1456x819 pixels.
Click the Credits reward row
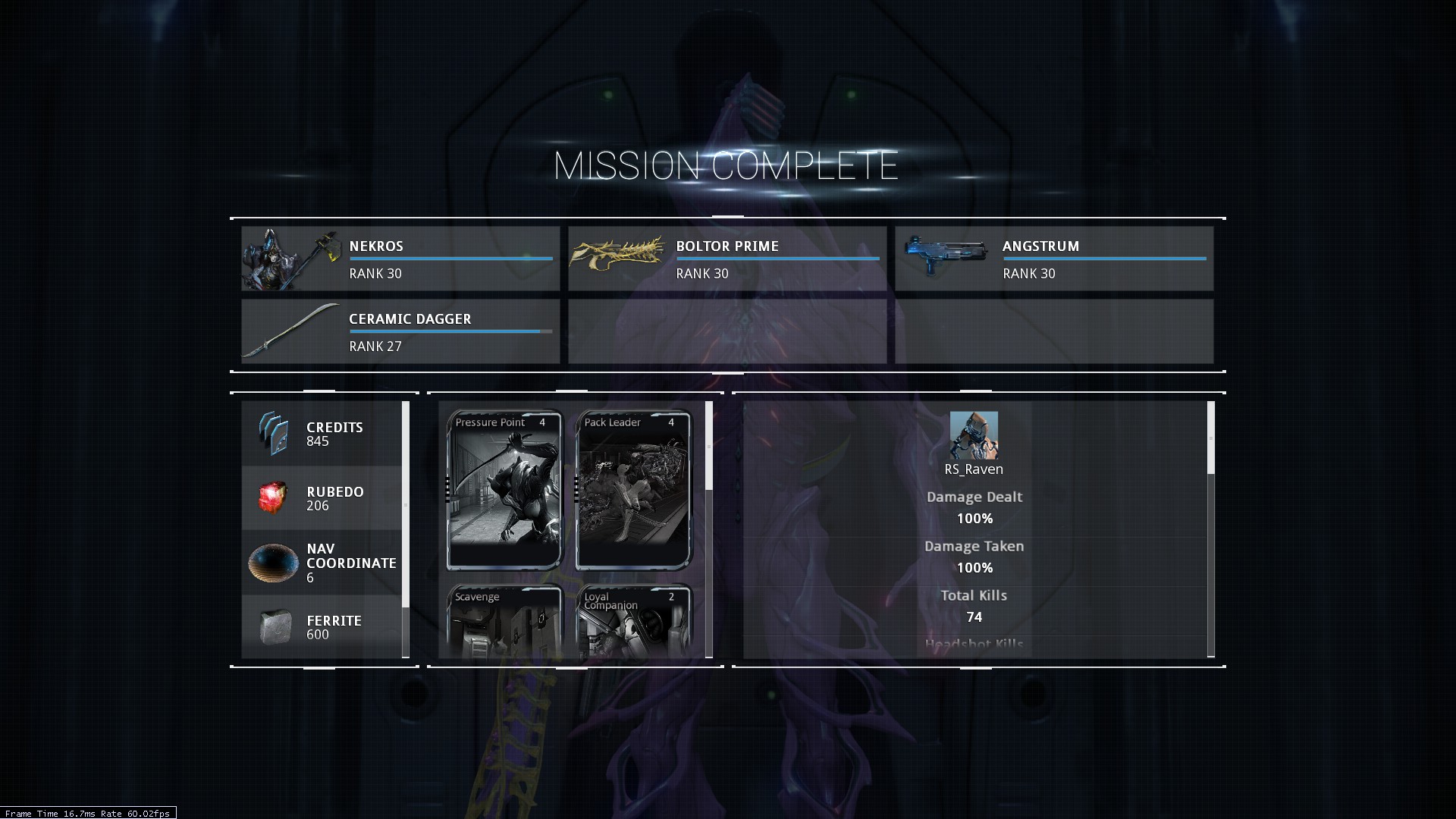pos(322,434)
